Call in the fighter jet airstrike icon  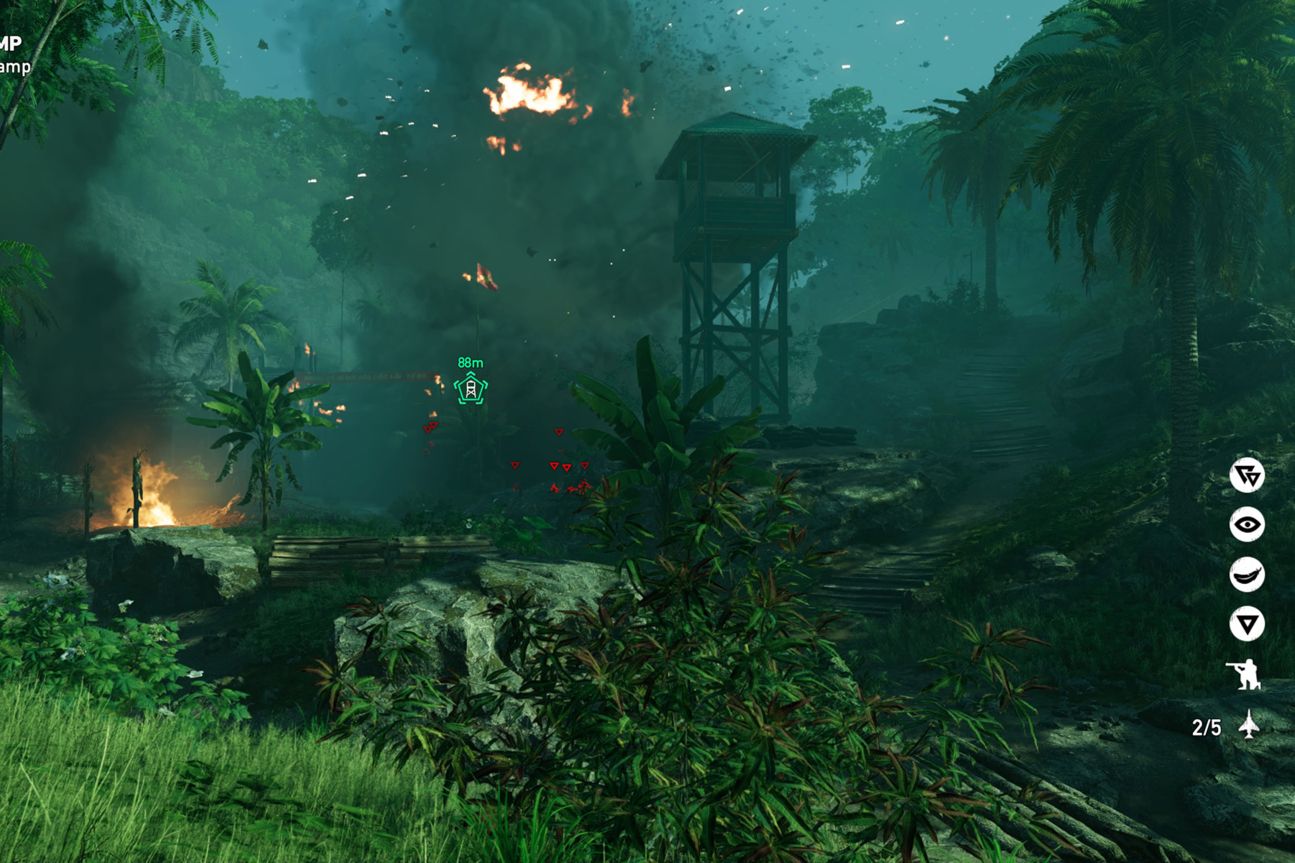click(1249, 725)
